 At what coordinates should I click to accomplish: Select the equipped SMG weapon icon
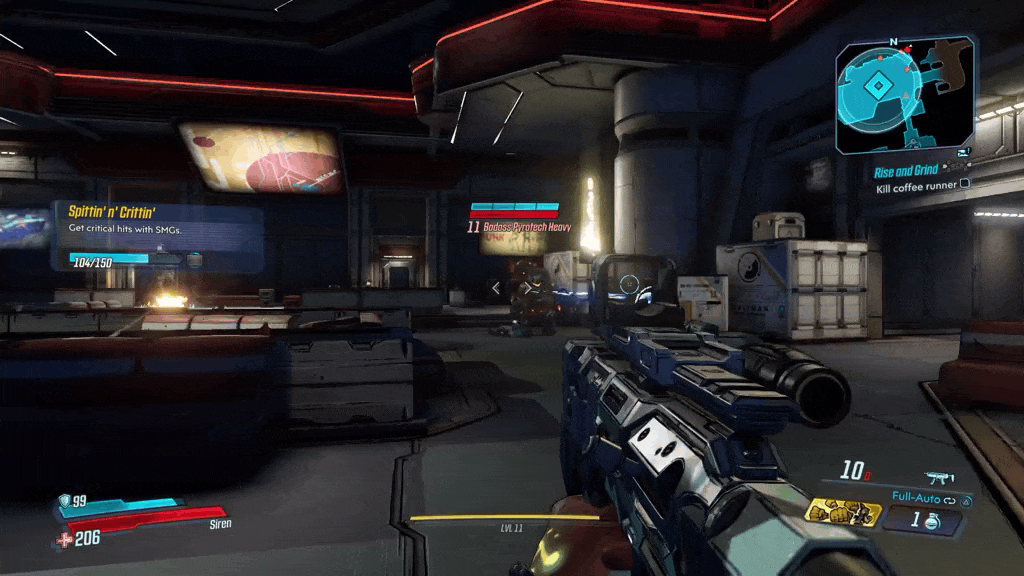pos(939,478)
